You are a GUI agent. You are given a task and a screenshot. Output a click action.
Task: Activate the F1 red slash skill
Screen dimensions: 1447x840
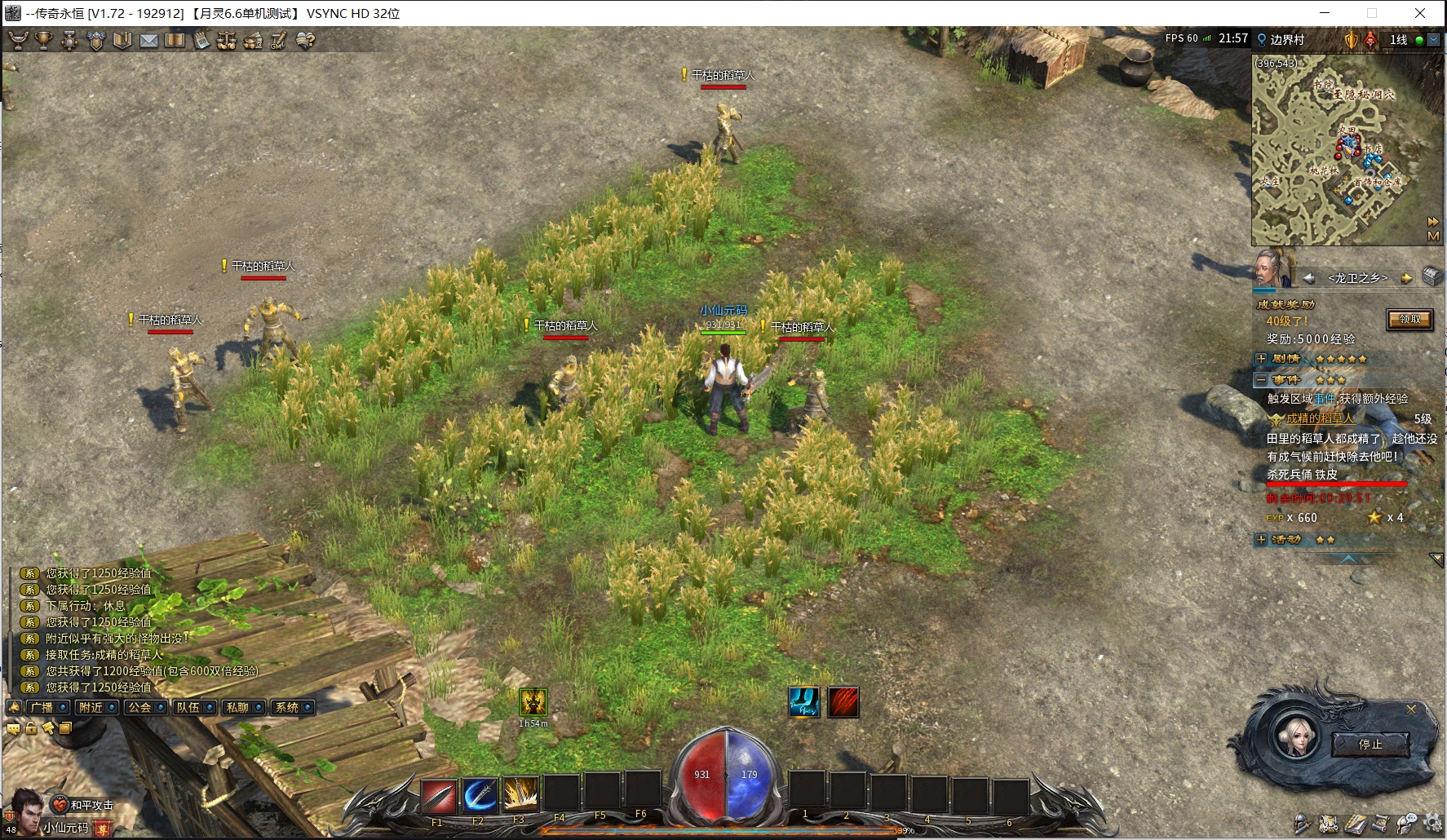[438, 796]
